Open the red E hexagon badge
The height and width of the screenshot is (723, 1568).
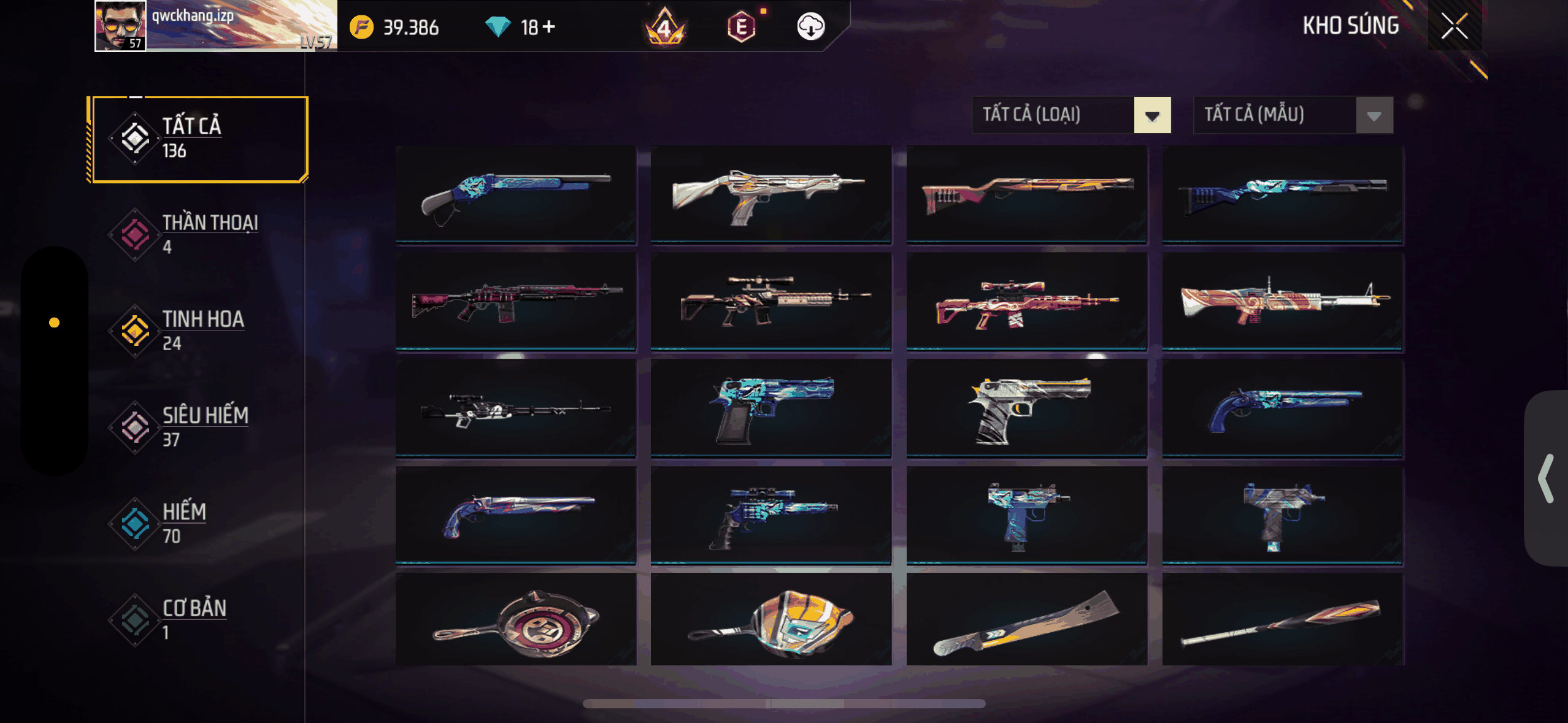[x=741, y=27]
